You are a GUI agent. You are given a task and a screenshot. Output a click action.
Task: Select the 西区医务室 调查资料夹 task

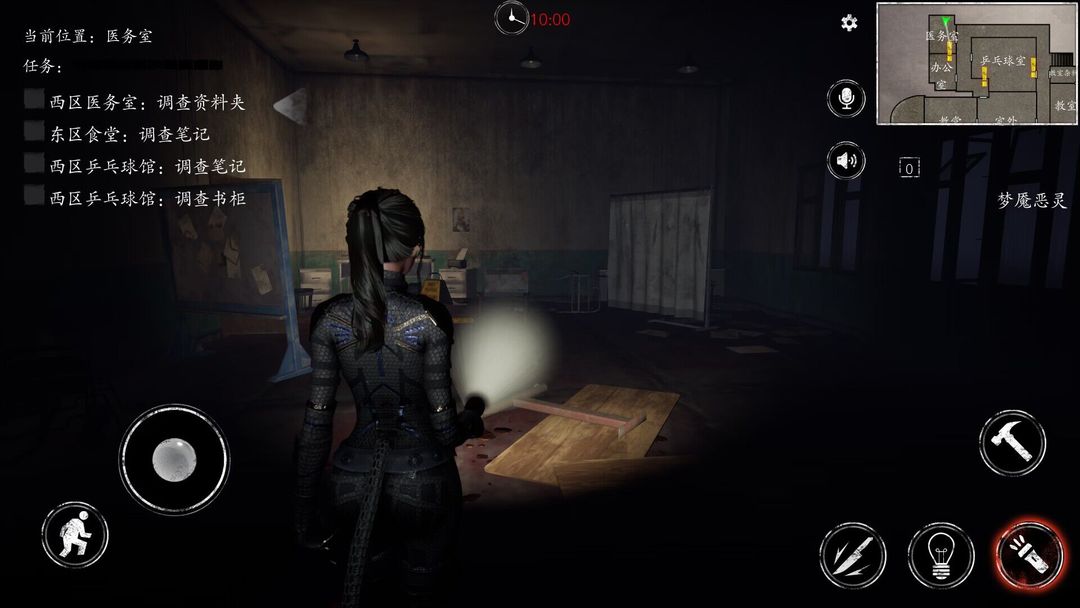(x=146, y=102)
